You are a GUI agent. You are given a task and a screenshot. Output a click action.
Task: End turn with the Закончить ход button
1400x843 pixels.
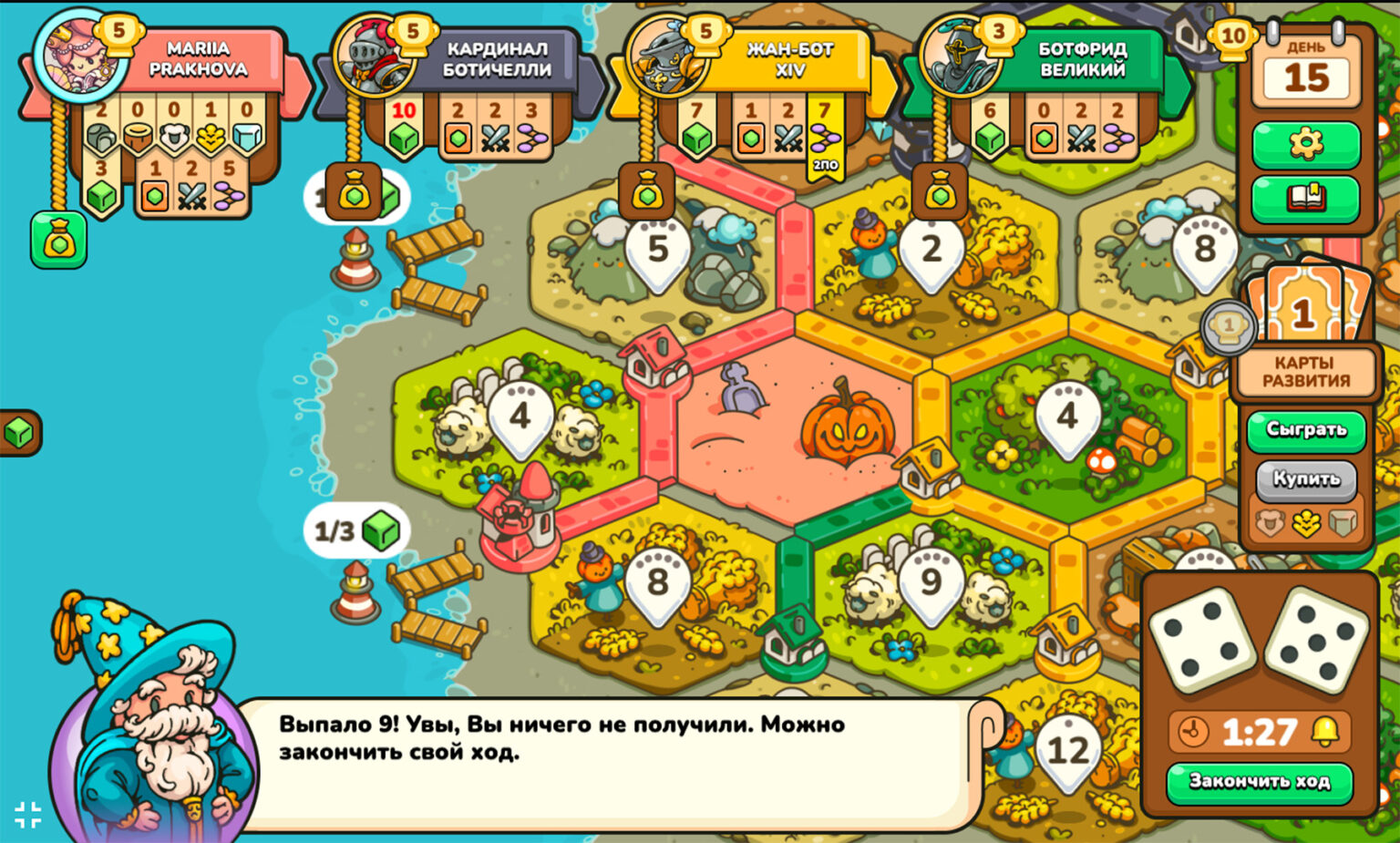[x=1259, y=781]
